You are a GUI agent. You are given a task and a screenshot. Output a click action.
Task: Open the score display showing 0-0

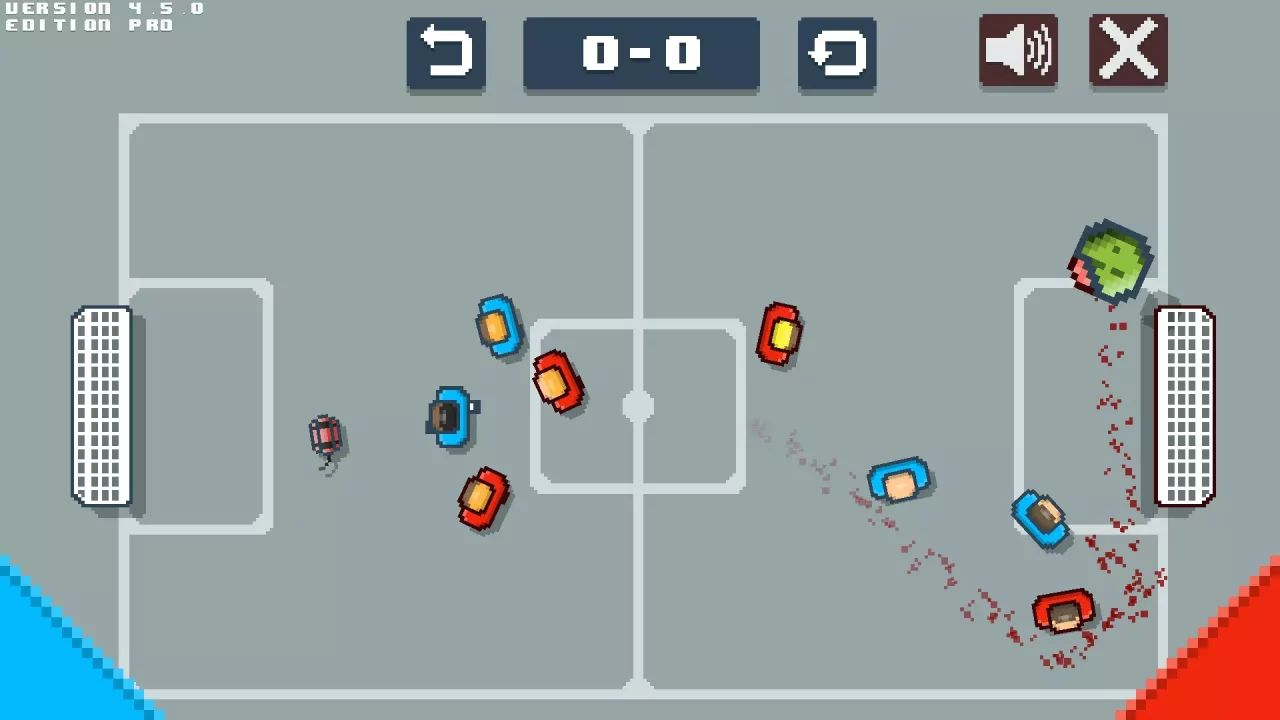click(x=641, y=55)
